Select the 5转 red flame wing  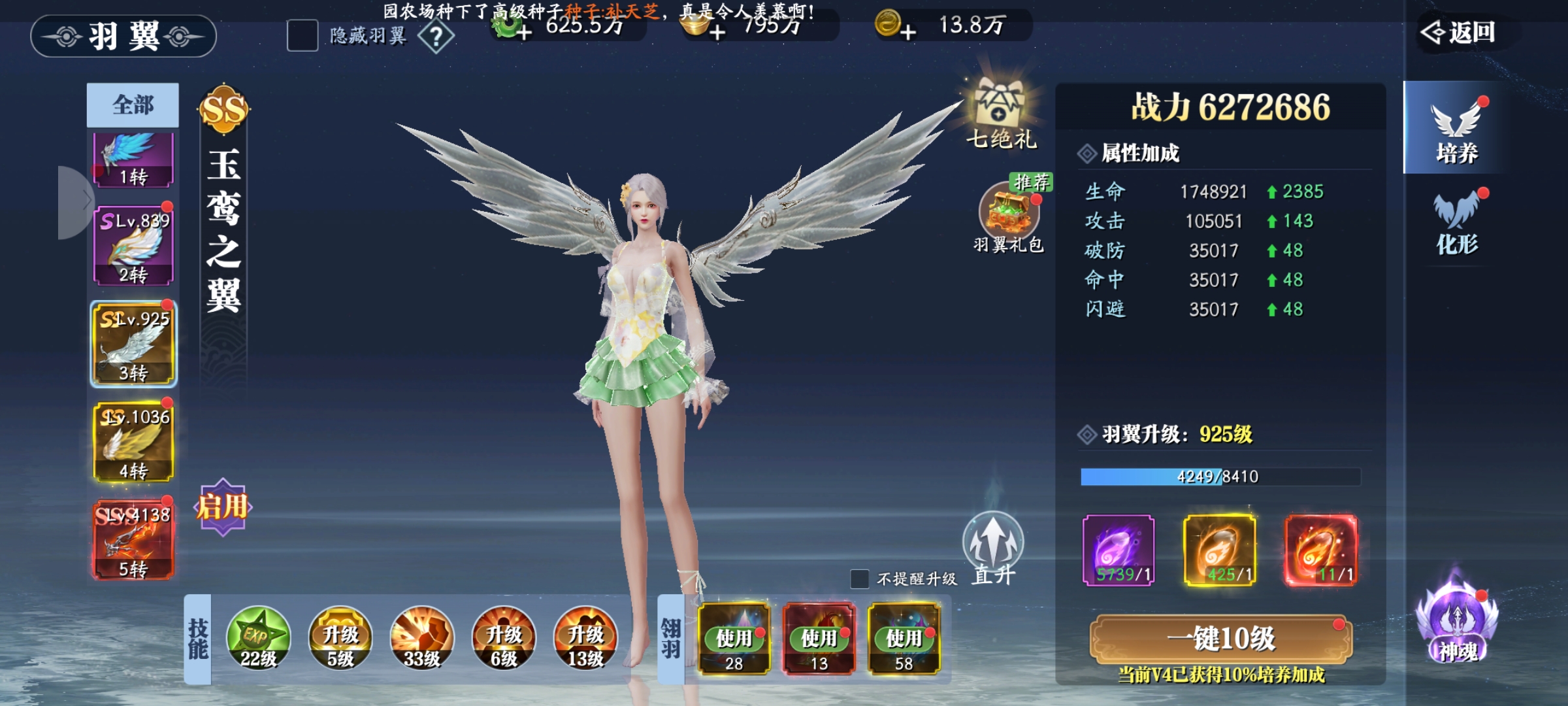[x=133, y=540]
